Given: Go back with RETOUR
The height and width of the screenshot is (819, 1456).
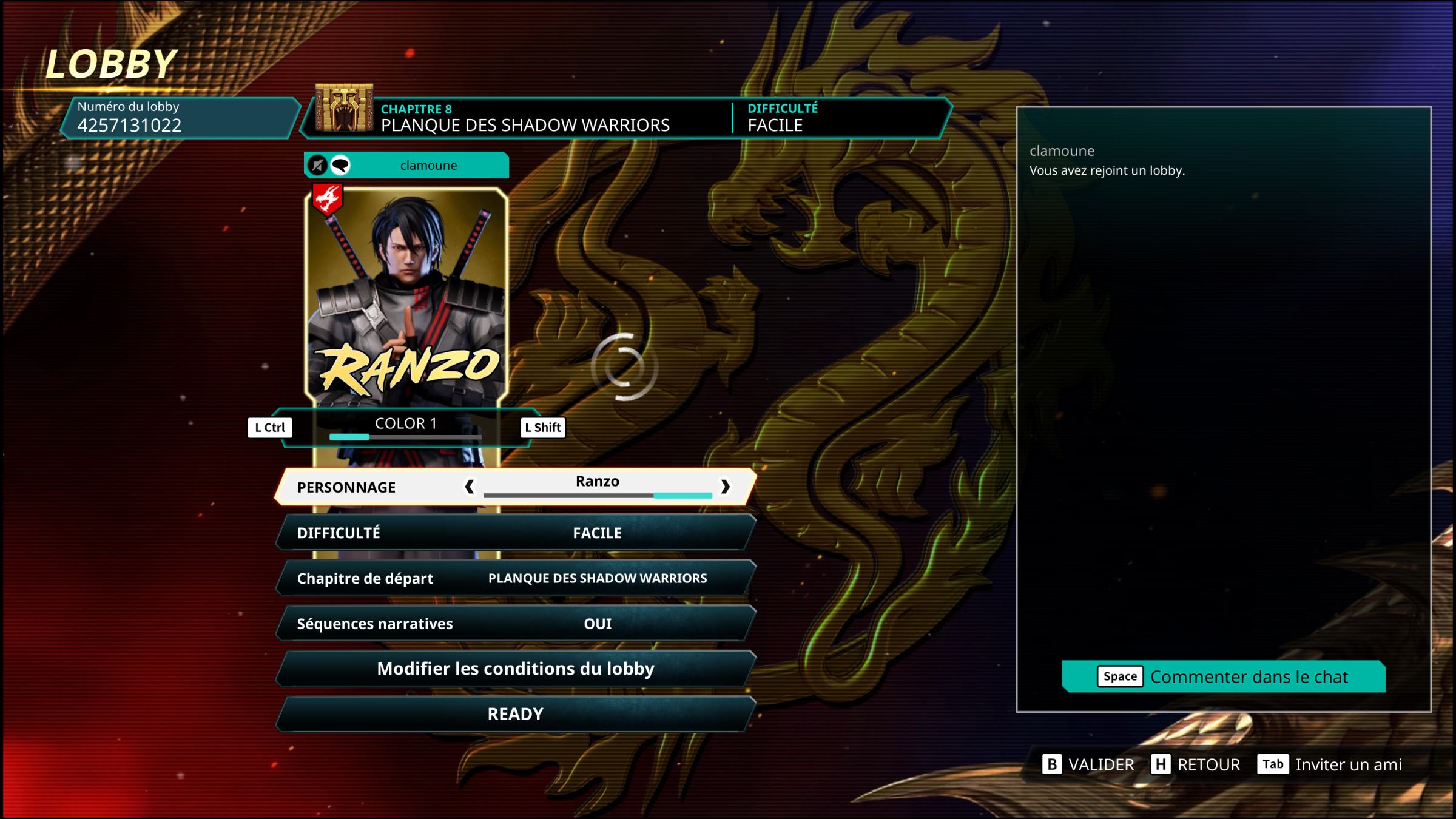Looking at the screenshot, I should (x=1196, y=764).
